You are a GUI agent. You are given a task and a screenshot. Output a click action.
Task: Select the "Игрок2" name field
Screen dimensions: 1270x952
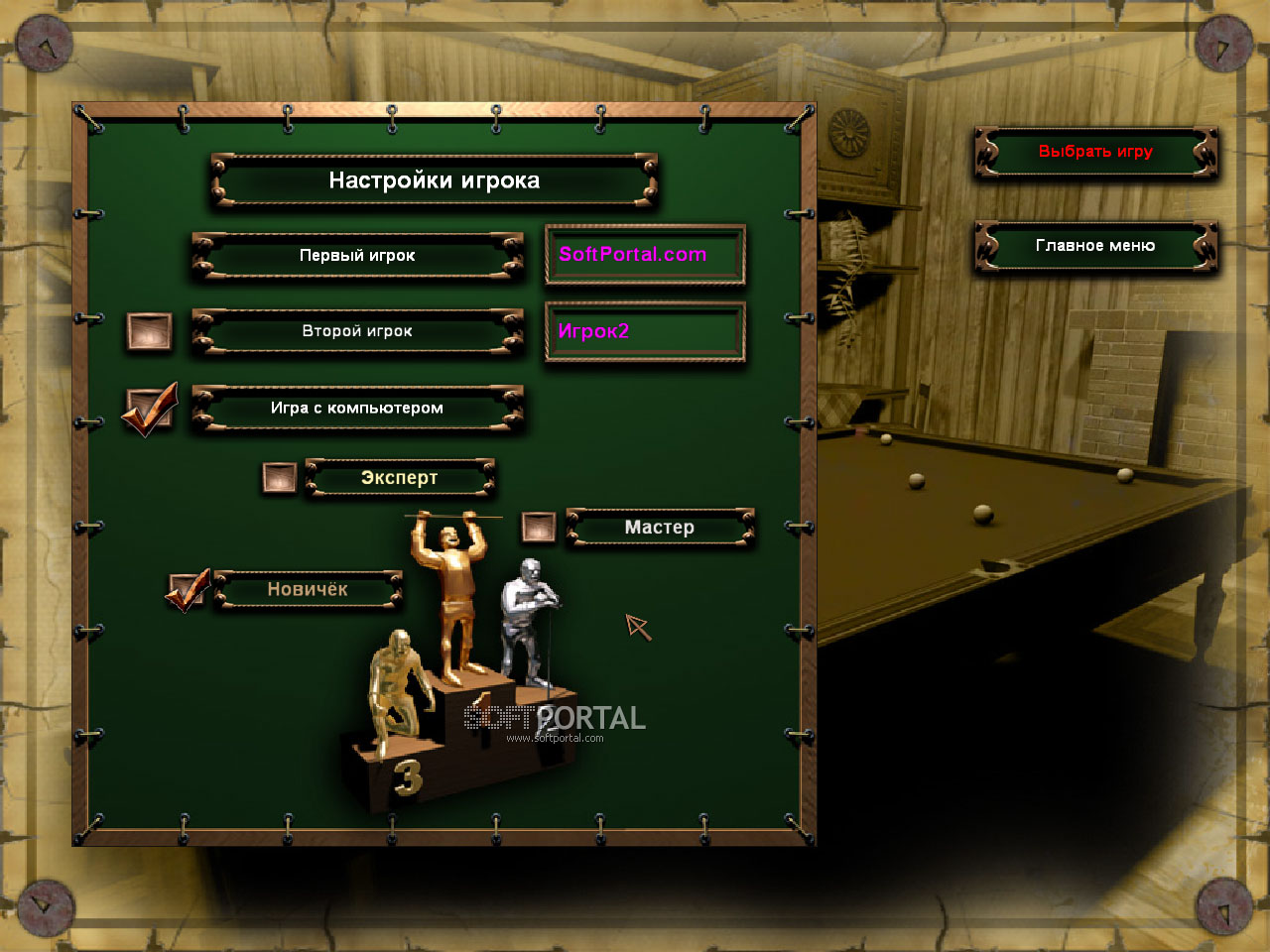point(645,331)
